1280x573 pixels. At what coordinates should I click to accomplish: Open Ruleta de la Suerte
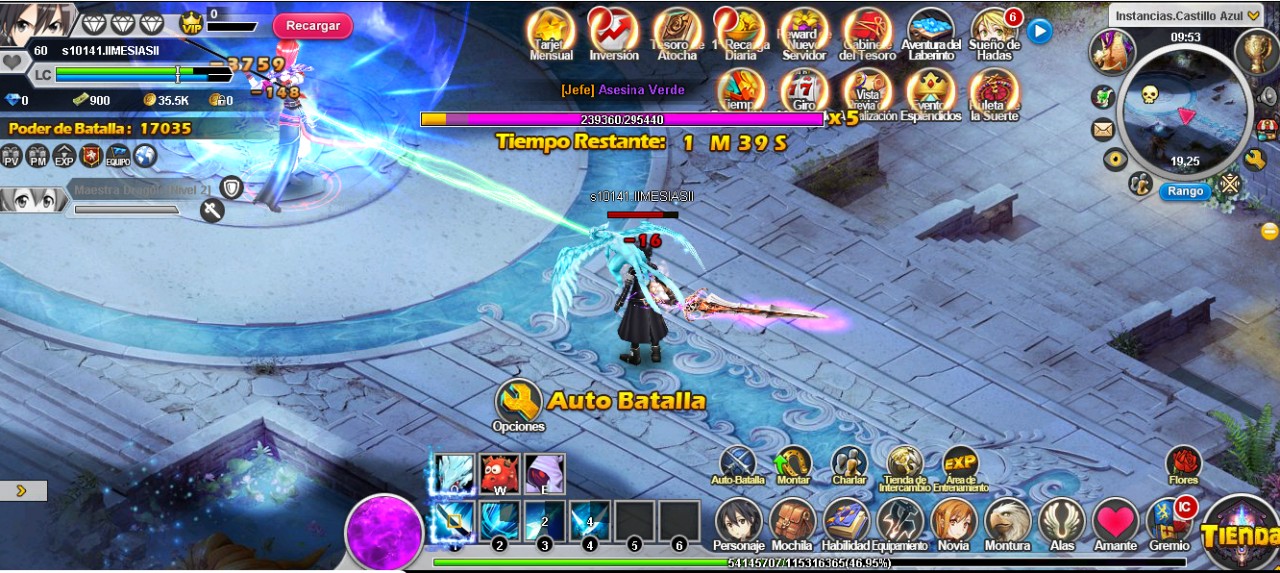(994, 90)
